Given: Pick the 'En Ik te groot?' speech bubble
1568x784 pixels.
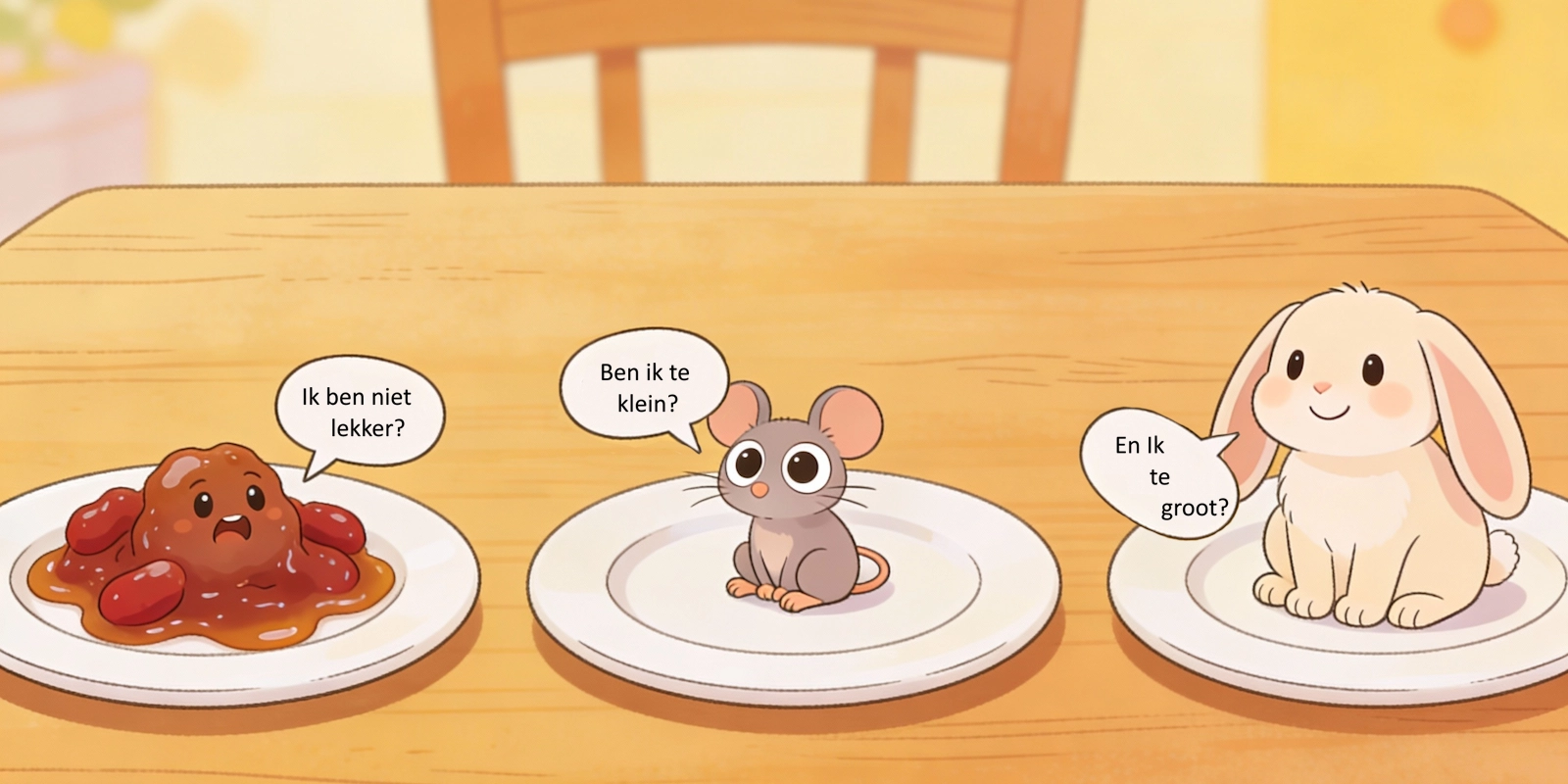Looking at the screenshot, I should pos(1156,475).
